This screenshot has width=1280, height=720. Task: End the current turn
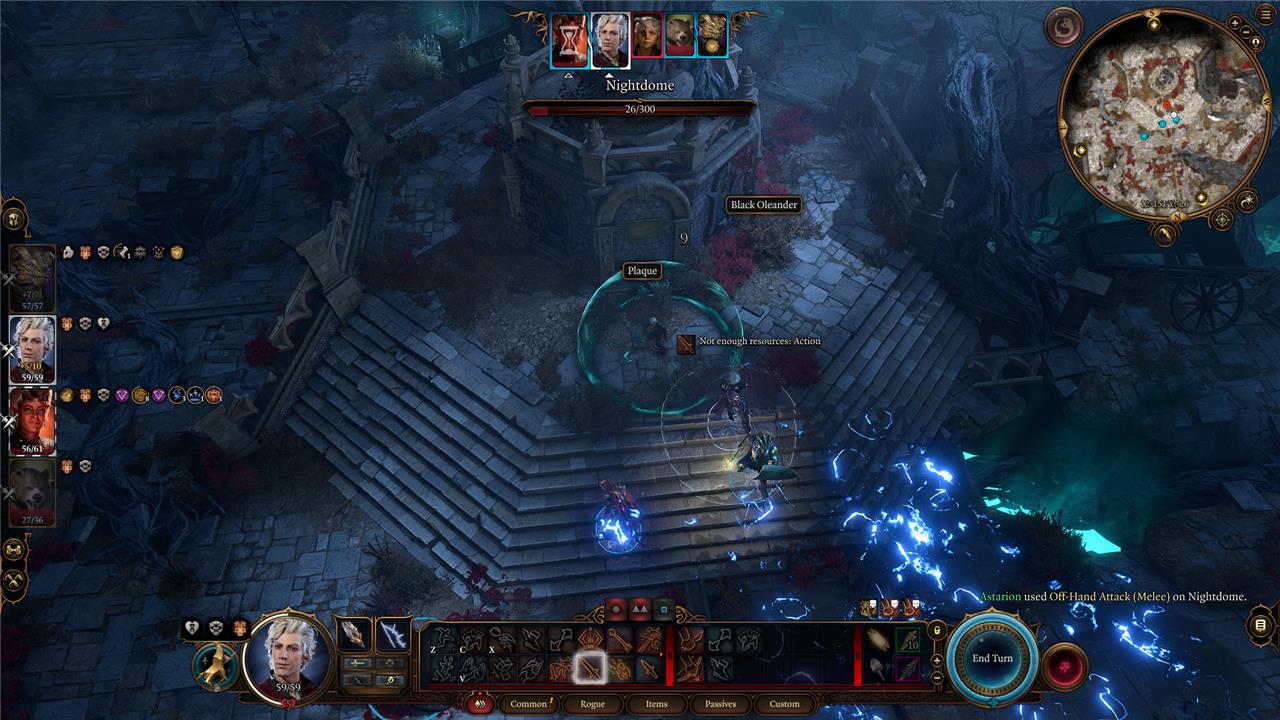[992, 659]
